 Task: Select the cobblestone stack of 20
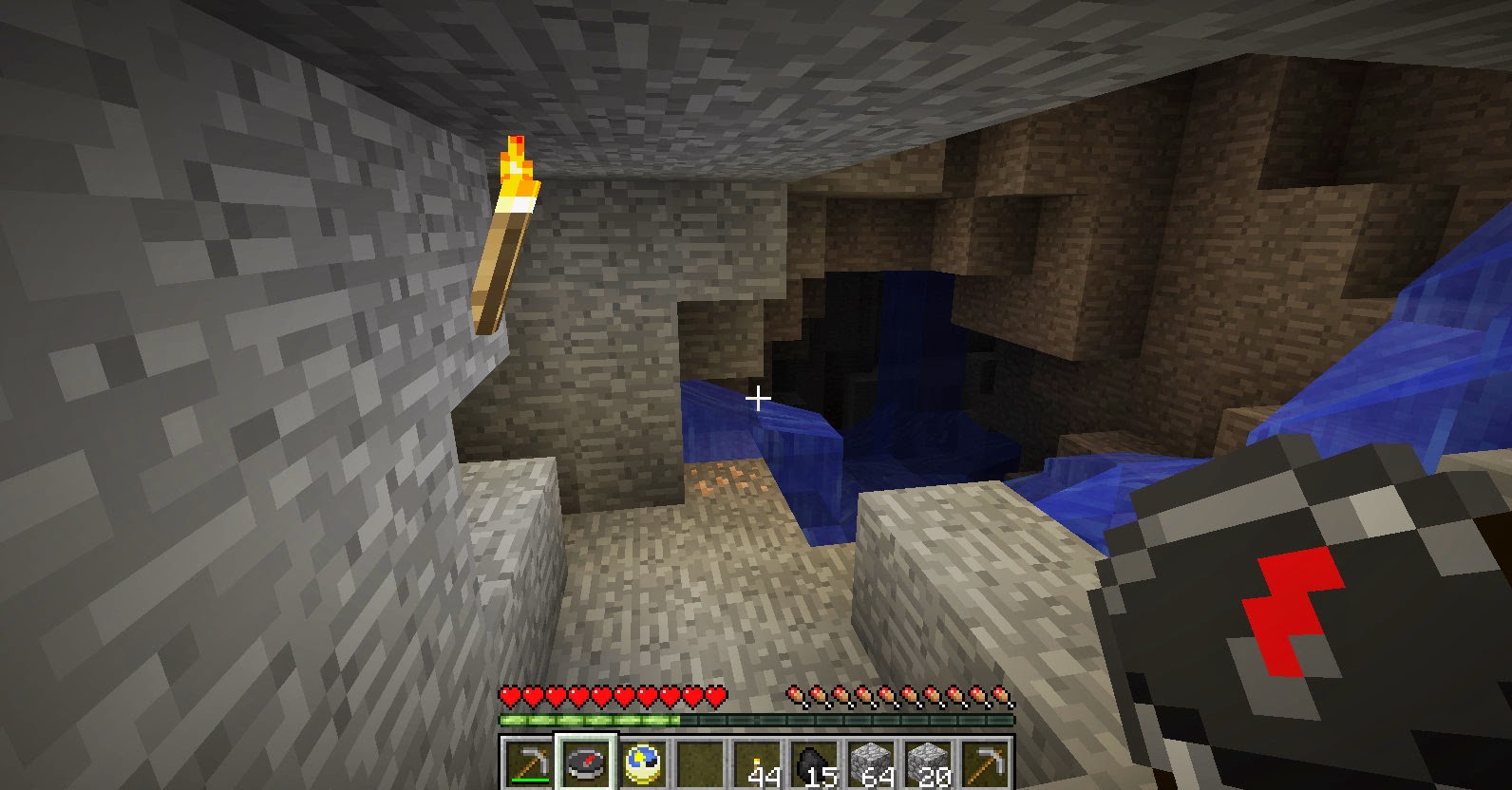[x=930, y=762]
